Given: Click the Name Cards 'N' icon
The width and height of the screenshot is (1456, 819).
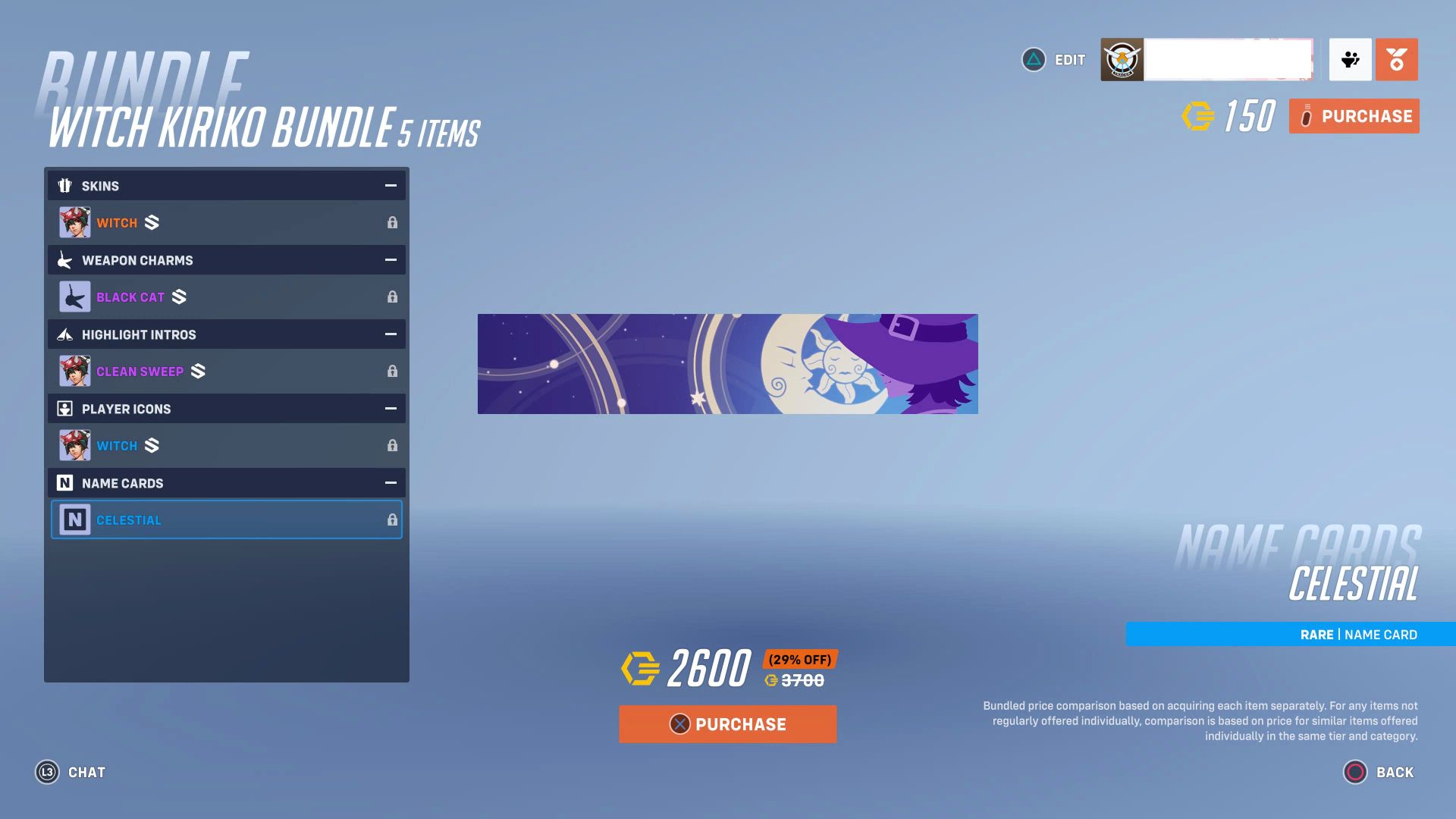Looking at the screenshot, I should tap(66, 482).
